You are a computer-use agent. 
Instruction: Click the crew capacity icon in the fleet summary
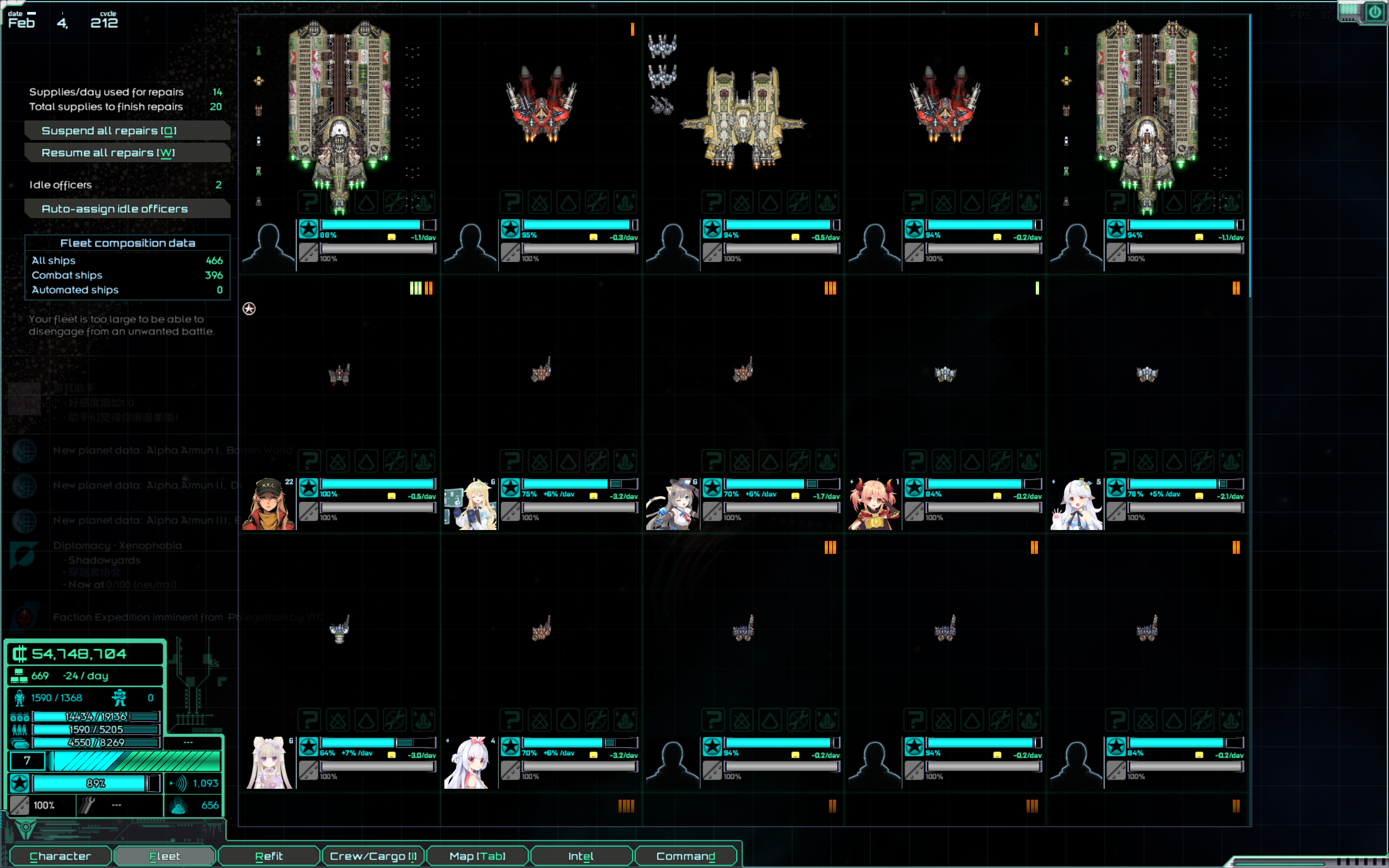[20, 730]
